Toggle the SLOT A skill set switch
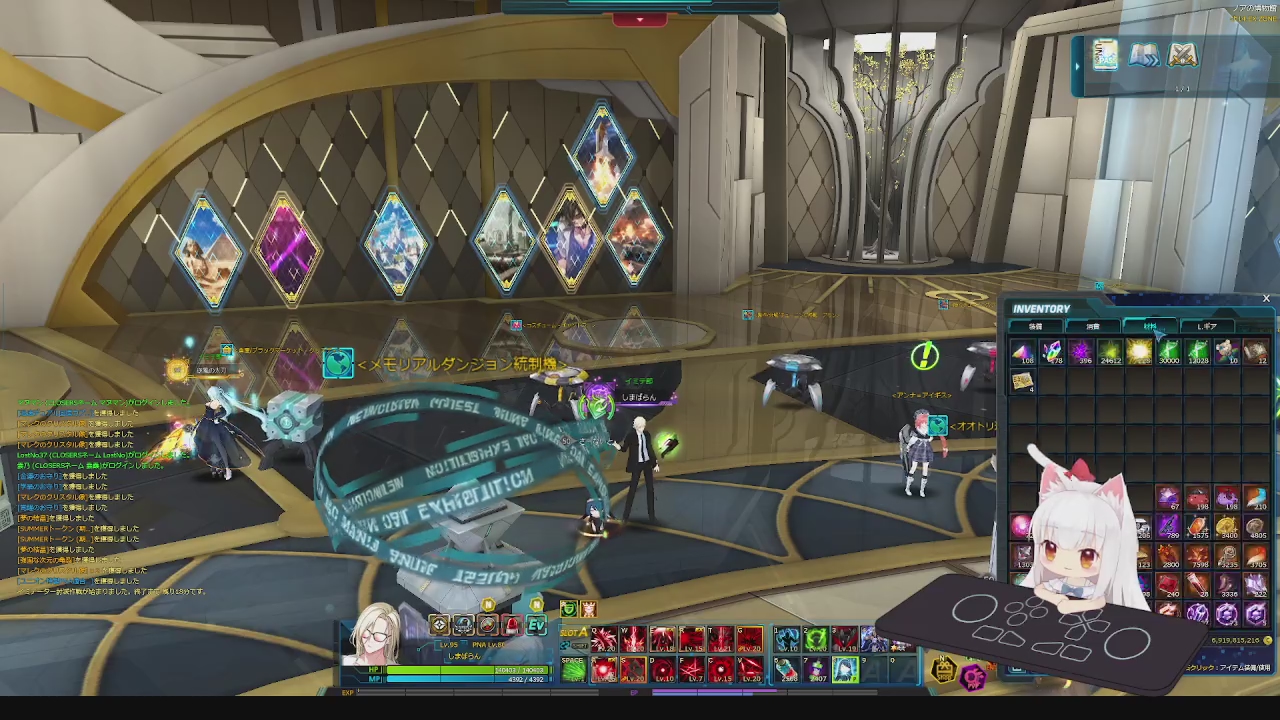Viewport: 1280px width, 720px height. coord(574,634)
